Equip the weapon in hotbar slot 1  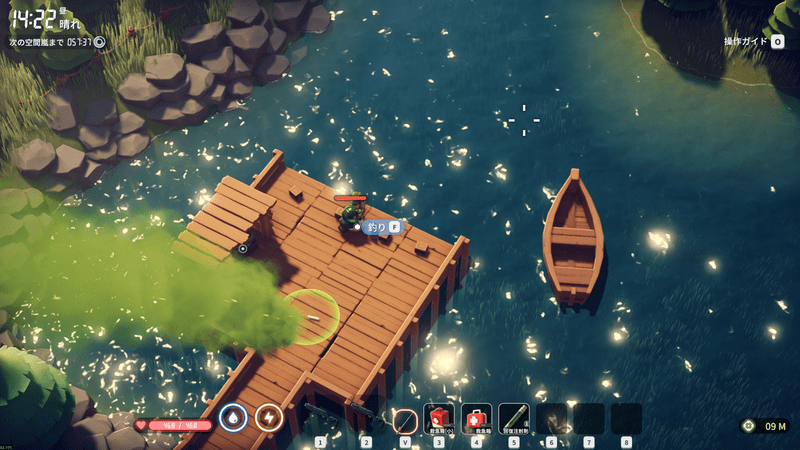click(321, 418)
